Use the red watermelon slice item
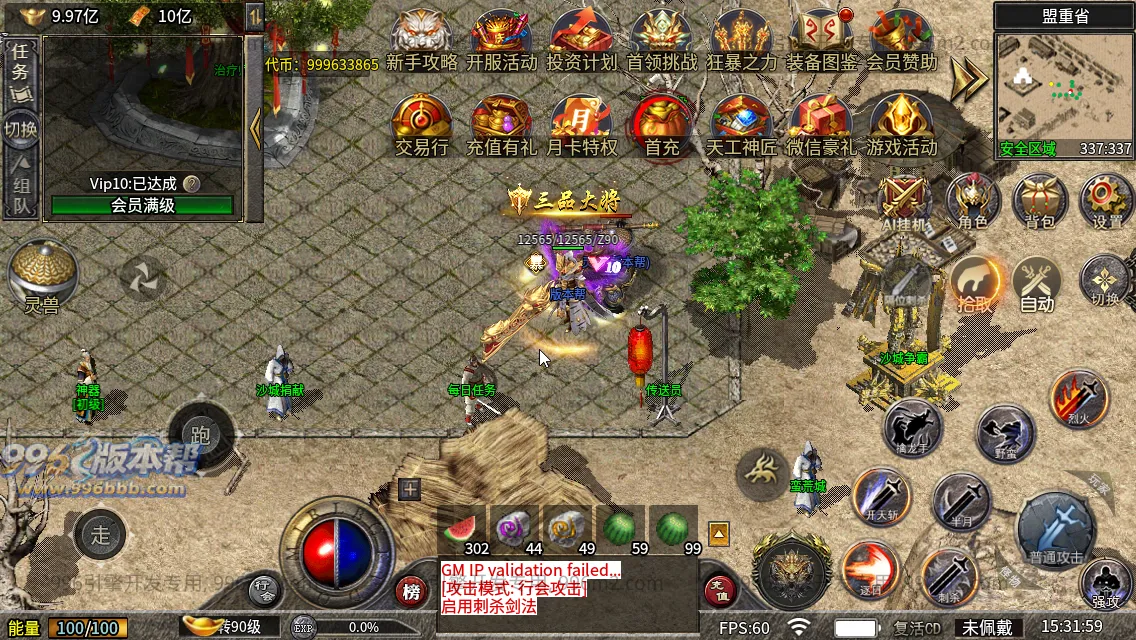1136x640 pixels. coord(461,526)
